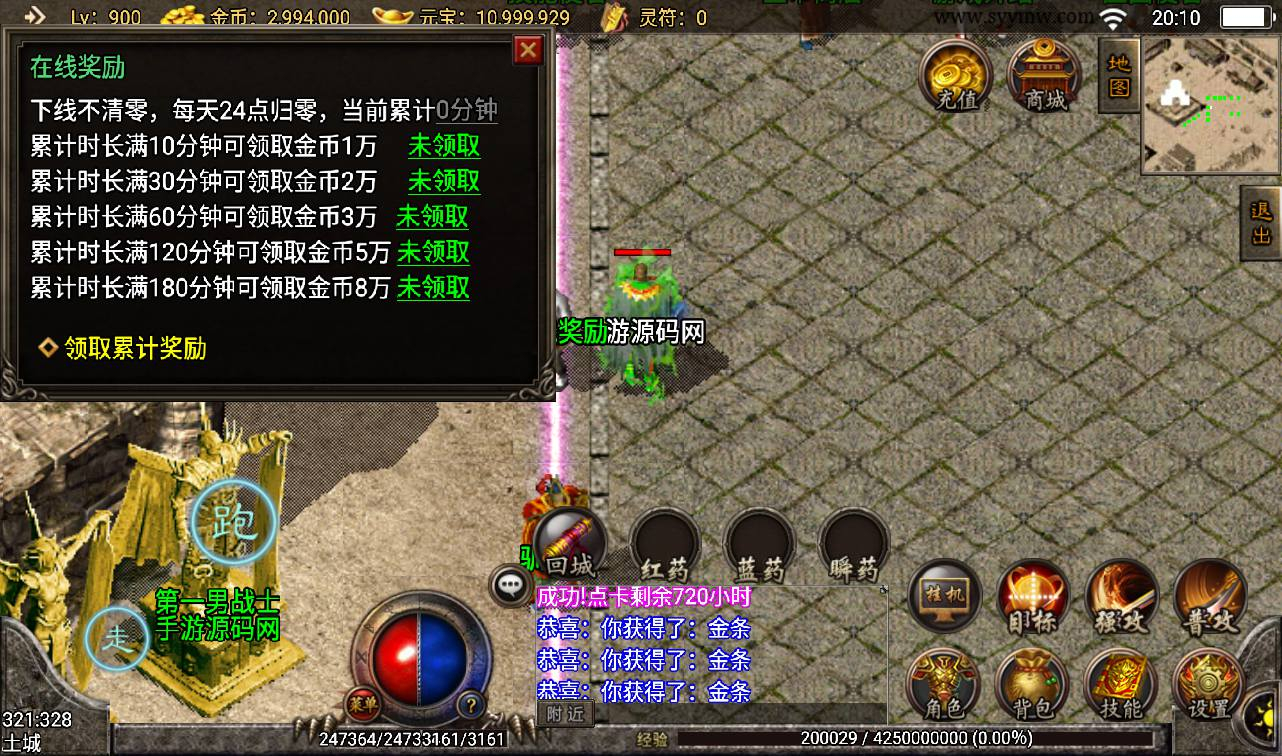Claim the 180-minute 8万 gold reward
This screenshot has width=1282, height=756.
pyautogui.click(x=433, y=288)
